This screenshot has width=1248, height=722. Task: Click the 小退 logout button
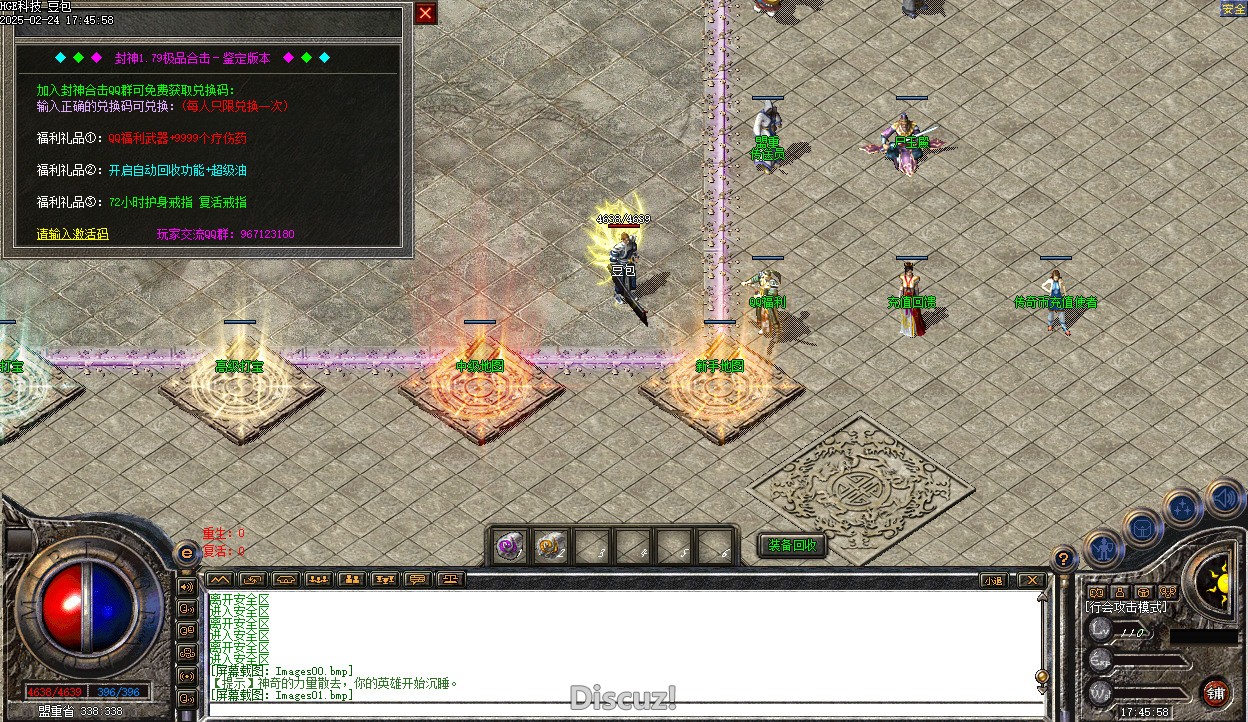(x=992, y=580)
